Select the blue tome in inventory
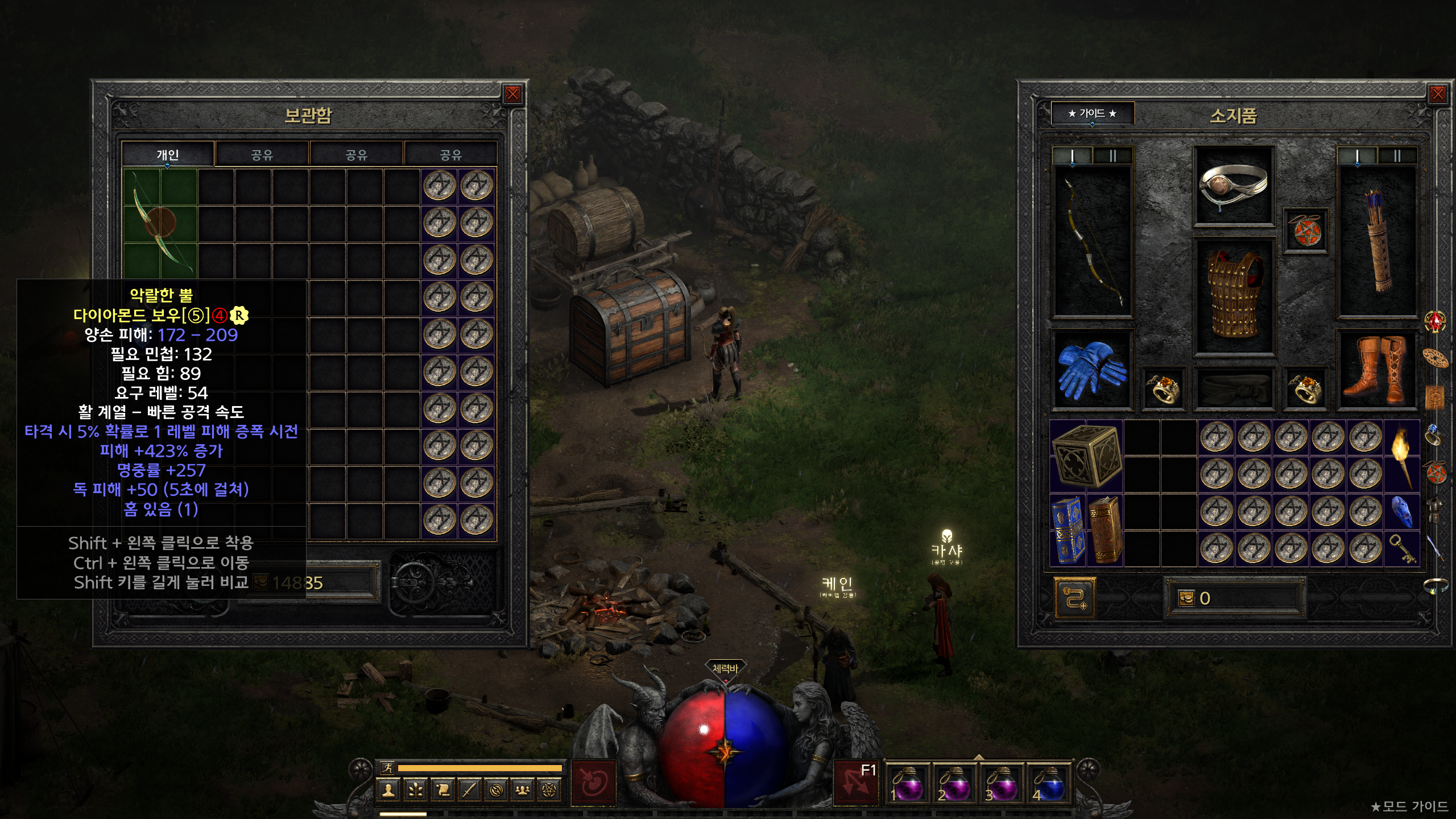 (x=1068, y=530)
